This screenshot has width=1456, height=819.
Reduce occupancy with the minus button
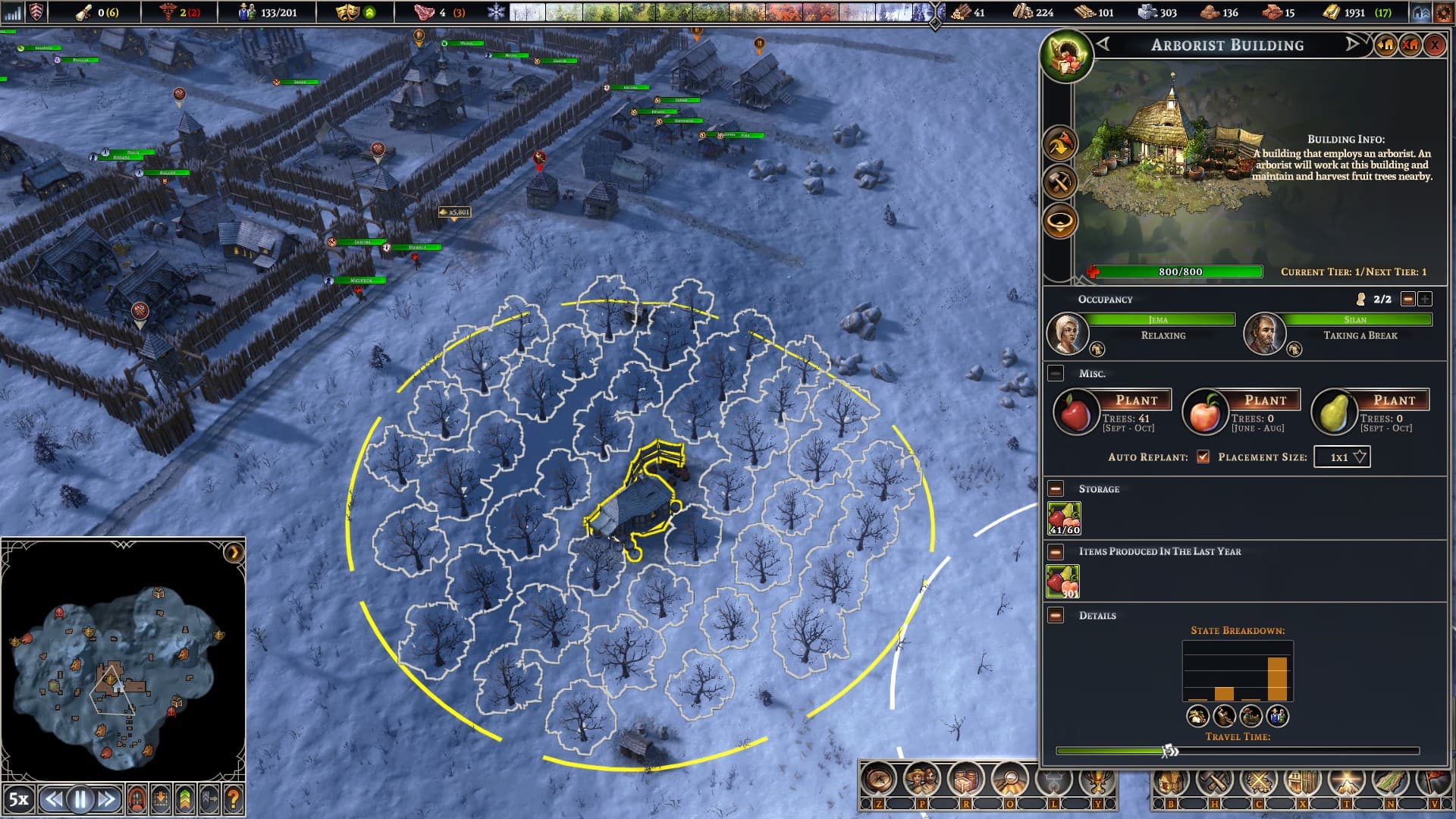[1407, 300]
